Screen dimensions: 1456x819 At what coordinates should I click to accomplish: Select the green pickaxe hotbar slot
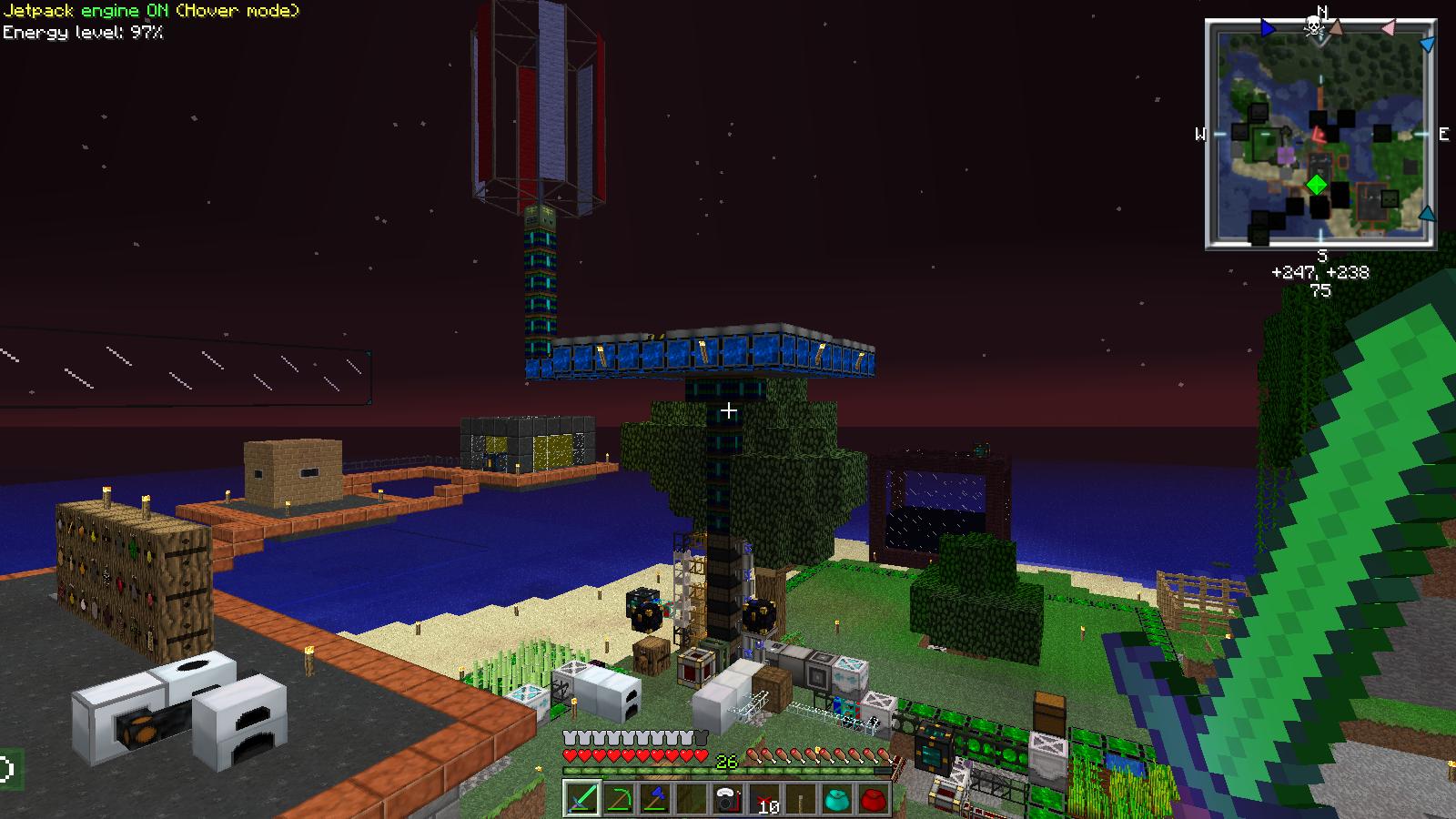[x=619, y=799]
